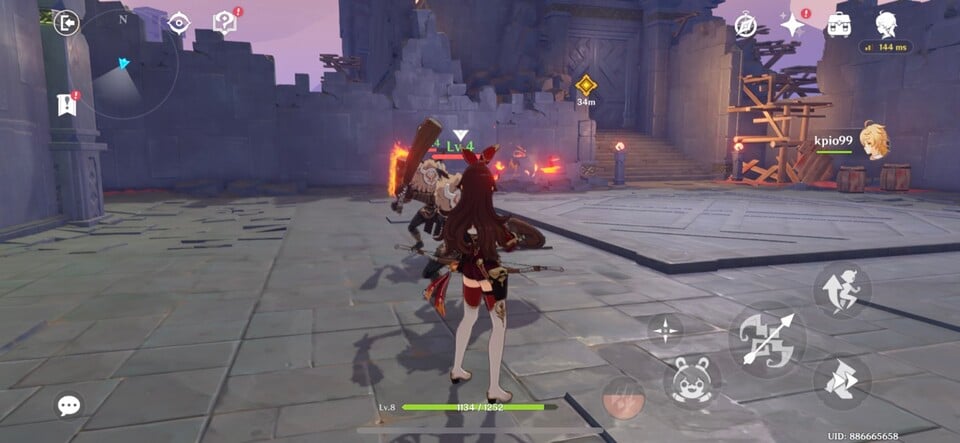960x443 pixels.
Task: Toggle the aiming mode crosshair button
Action: tap(666, 331)
